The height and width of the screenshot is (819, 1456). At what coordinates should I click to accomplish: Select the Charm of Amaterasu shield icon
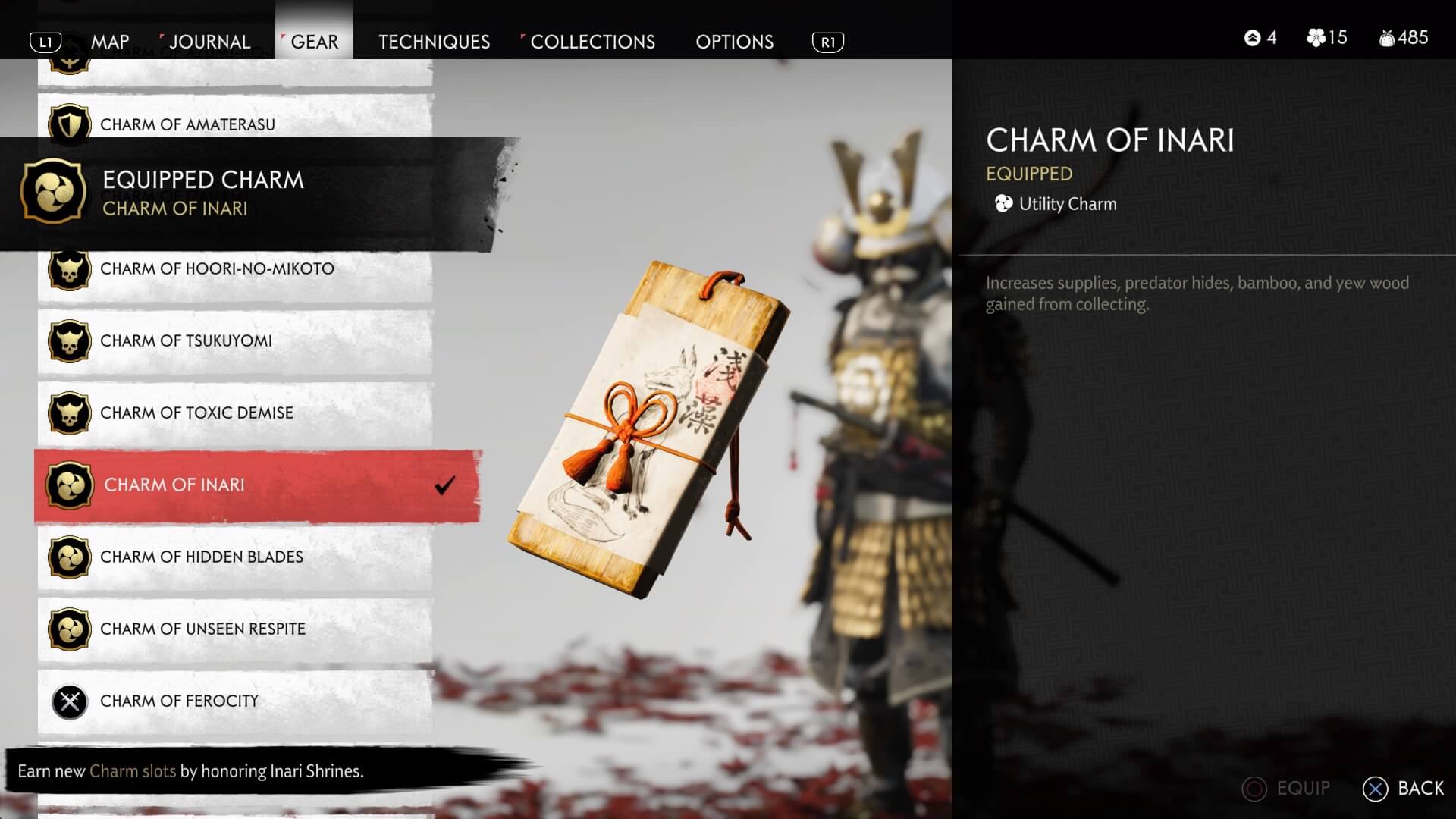click(x=69, y=124)
